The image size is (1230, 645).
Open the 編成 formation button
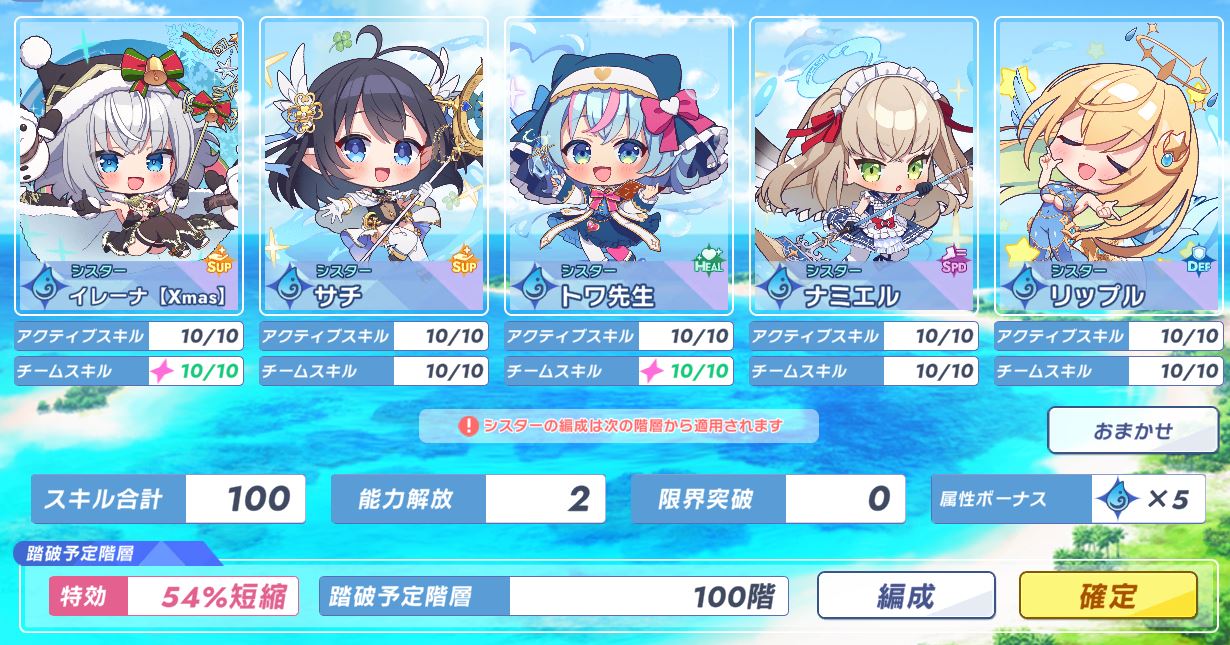[906, 596]
